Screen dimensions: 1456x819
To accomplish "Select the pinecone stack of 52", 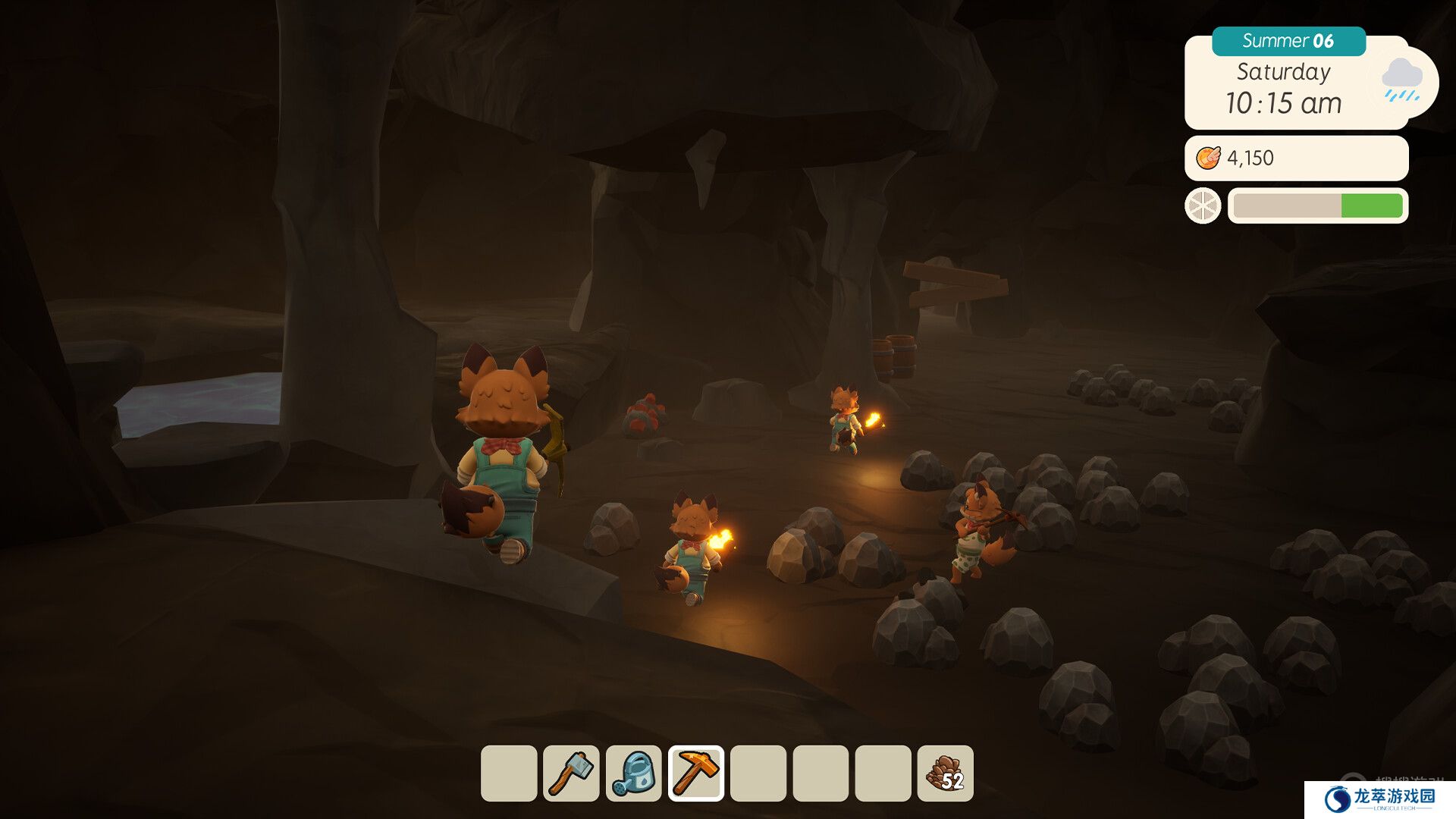I will click(945, 773).
